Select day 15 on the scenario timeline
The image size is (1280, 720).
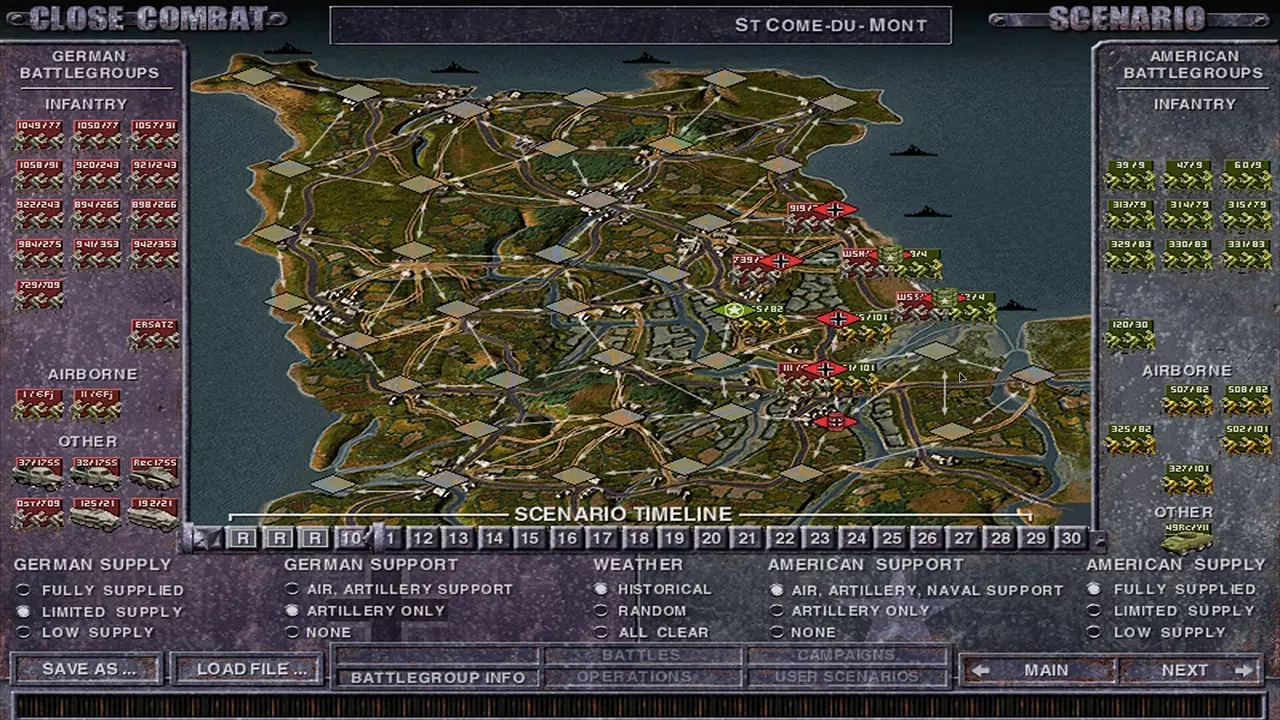[x=530, y=538]
